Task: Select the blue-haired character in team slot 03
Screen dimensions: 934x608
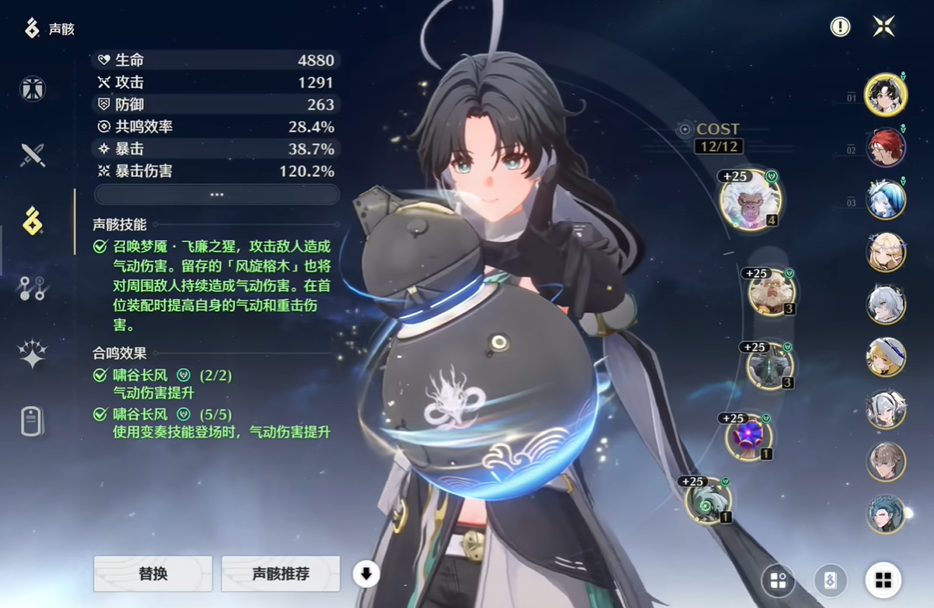Action: pyautogui.click(x=885, y=200)
